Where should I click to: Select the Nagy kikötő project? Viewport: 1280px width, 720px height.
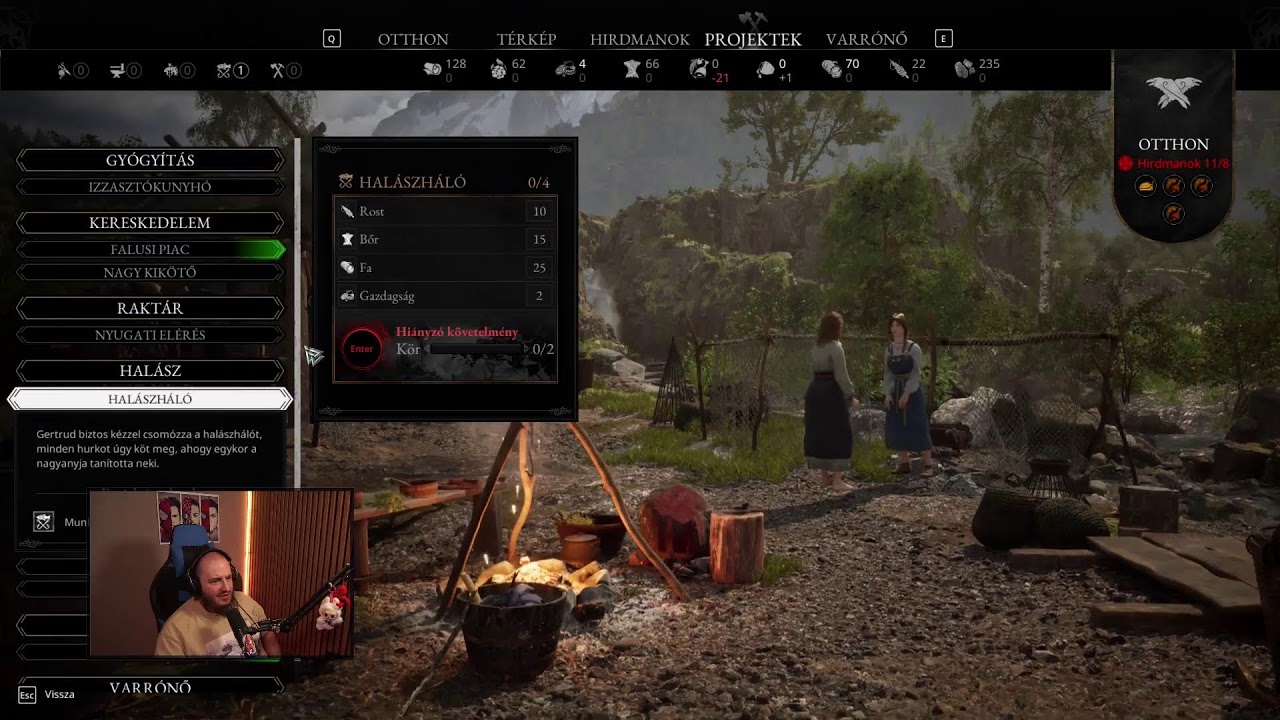[150, 273]
